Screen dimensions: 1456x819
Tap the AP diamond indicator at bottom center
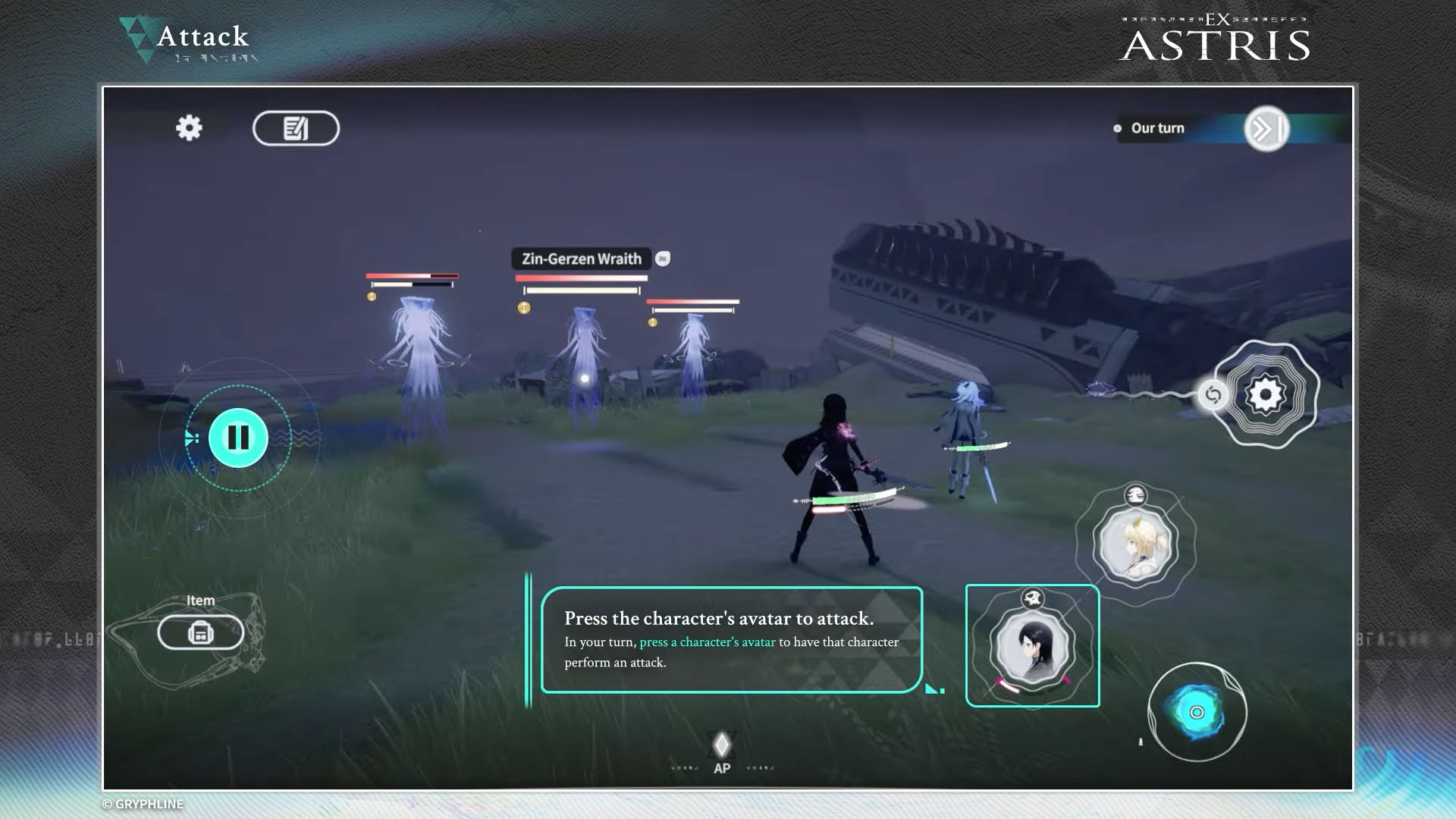click(x=720, y=745)
